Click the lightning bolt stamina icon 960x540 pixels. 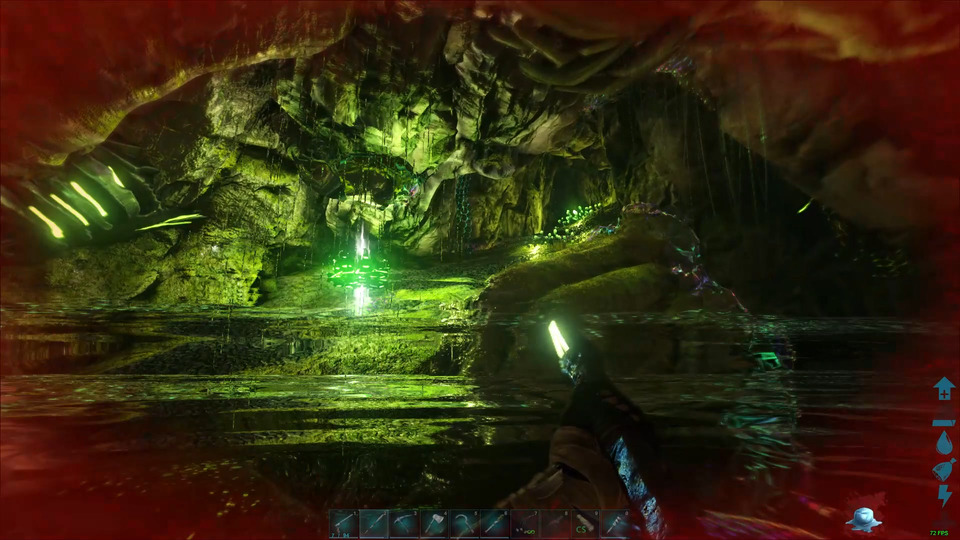pos(944,496)
